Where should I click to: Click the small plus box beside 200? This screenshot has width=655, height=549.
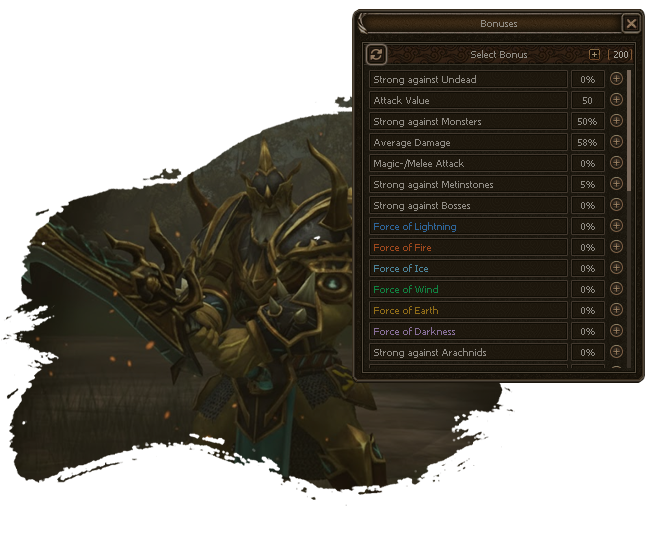(595, 55)
